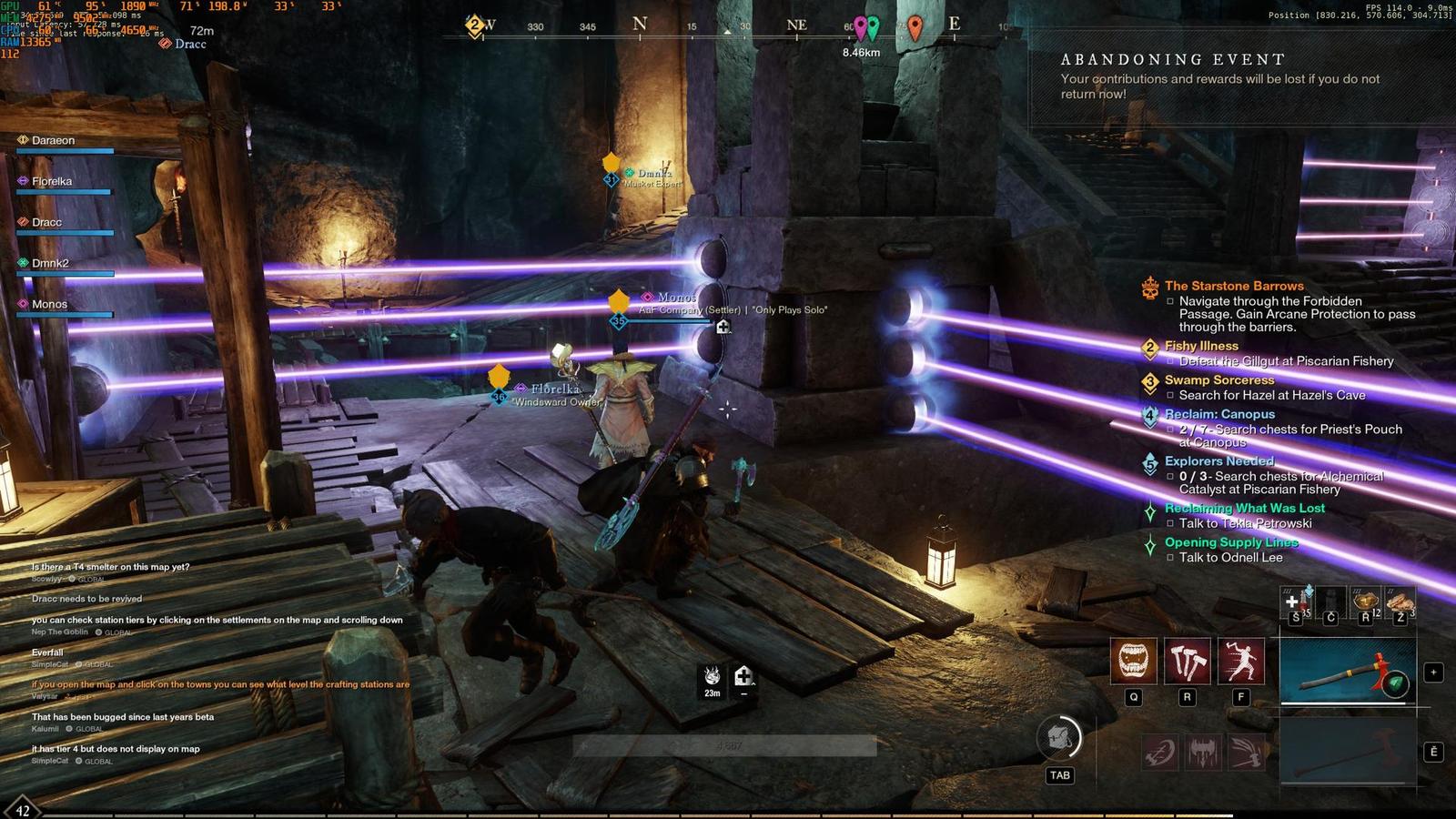Image resolution: width=1456 pixels, height=819 pixels.
Task: Click the chat input bar
Action: 724,746
